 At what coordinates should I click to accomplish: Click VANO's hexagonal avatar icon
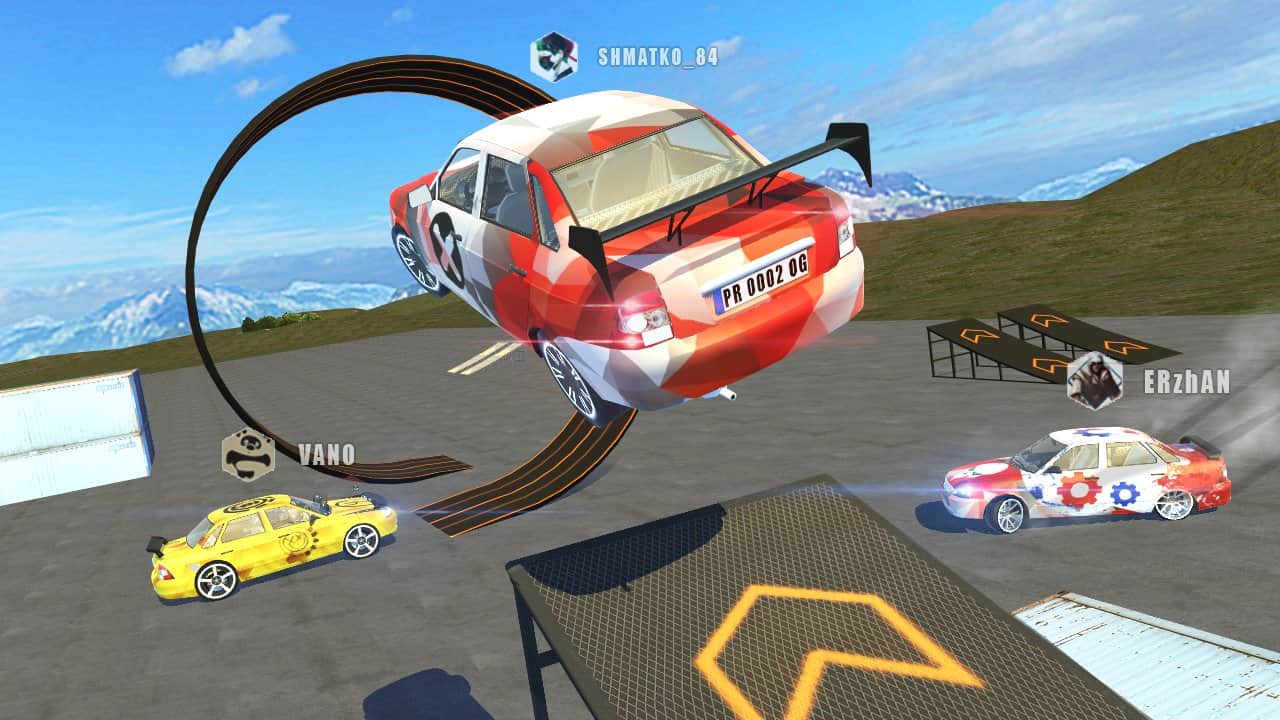(248, 454)
